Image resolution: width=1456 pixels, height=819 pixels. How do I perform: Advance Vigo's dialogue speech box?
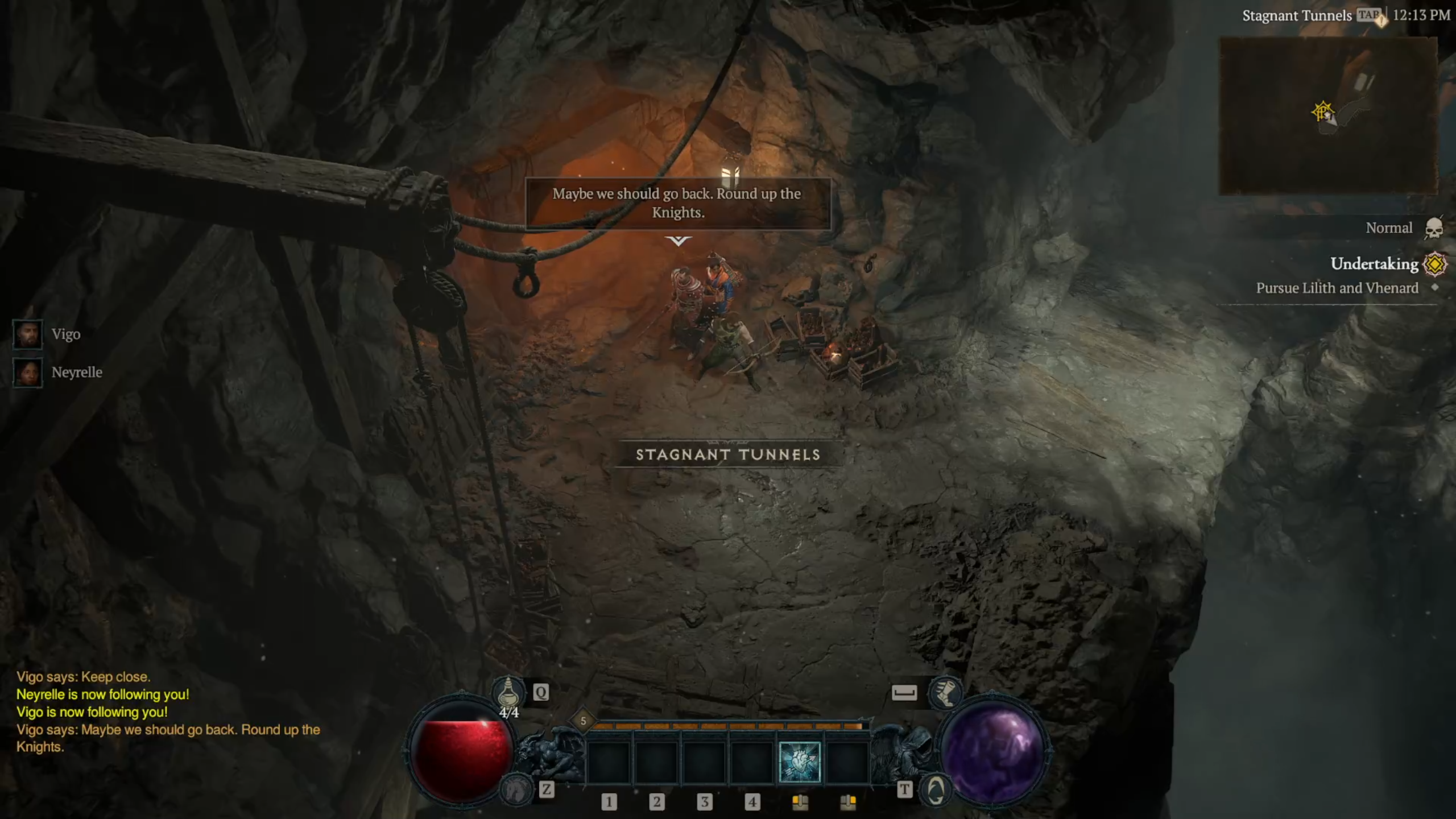(x=677, y=203)
